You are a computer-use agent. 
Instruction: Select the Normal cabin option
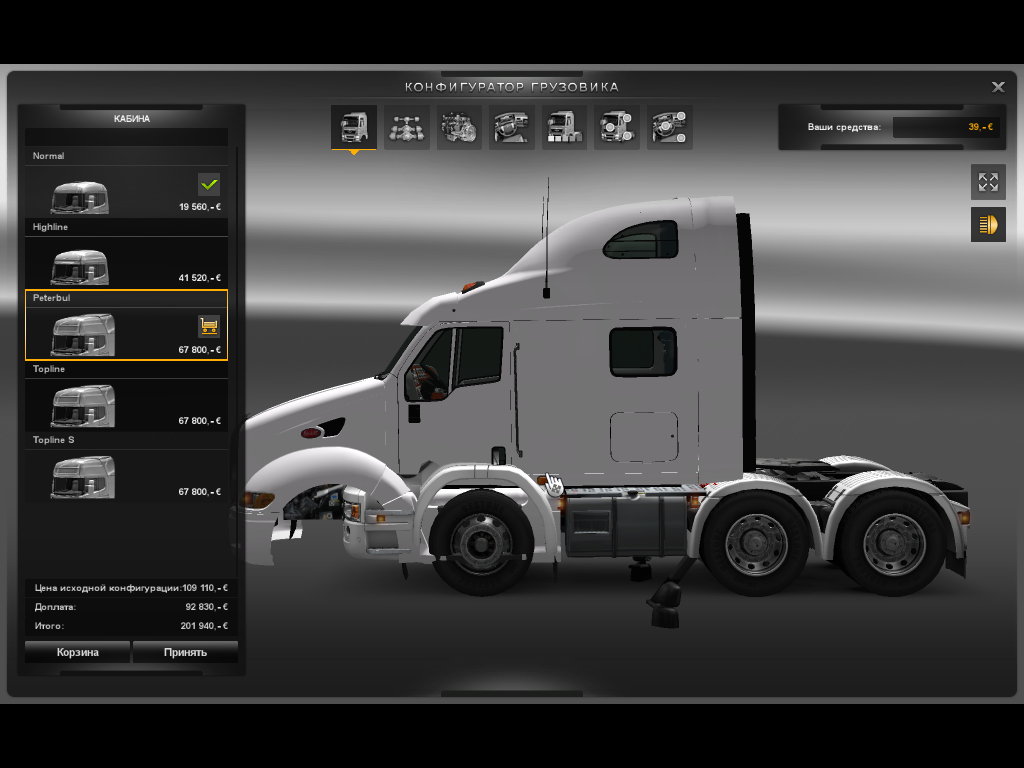click(x=126, y=193)
